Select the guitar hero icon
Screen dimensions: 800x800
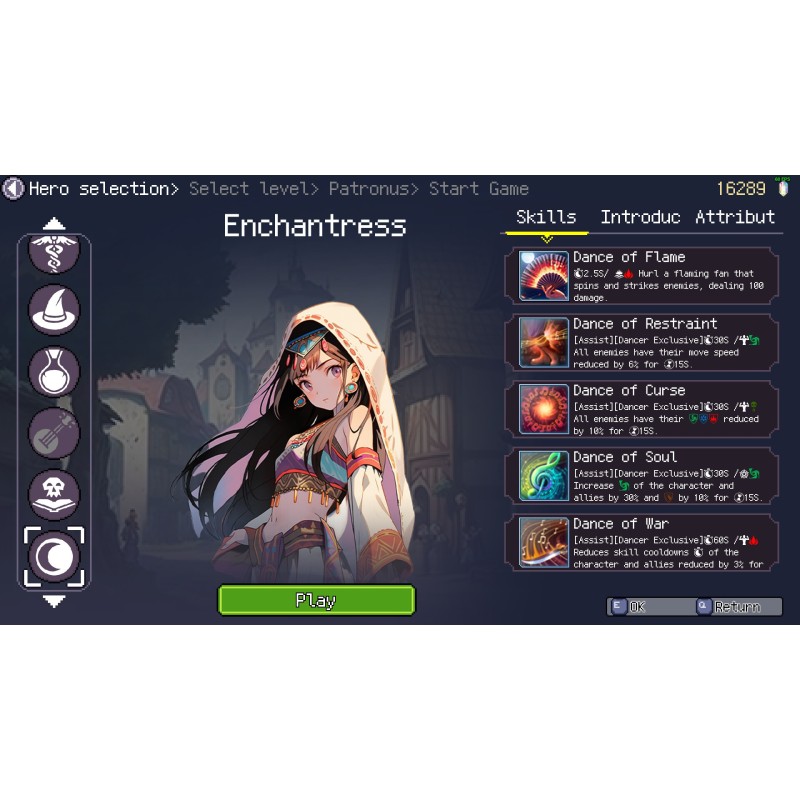(54, 433)
